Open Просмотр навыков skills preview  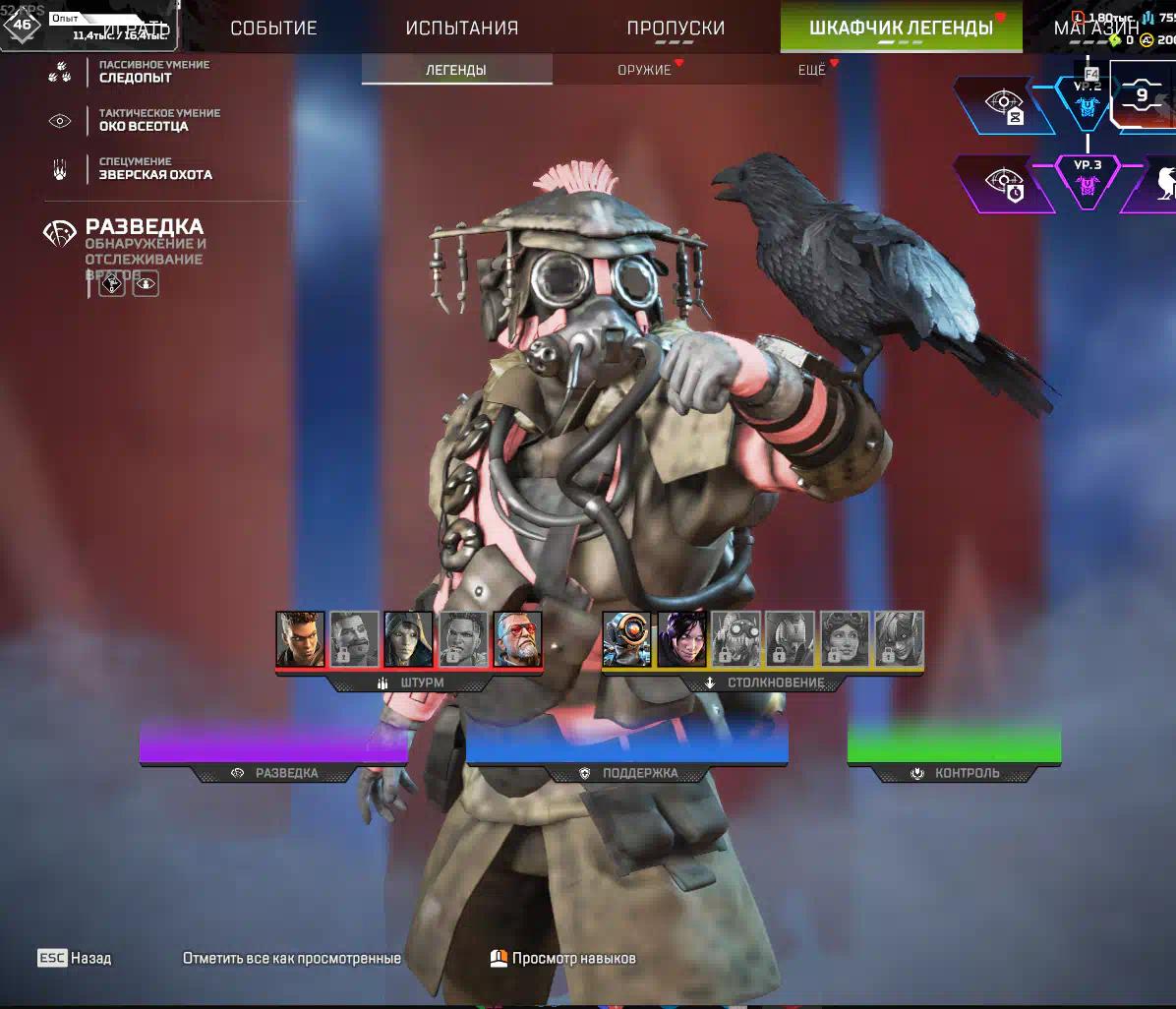tap(563, 958)
